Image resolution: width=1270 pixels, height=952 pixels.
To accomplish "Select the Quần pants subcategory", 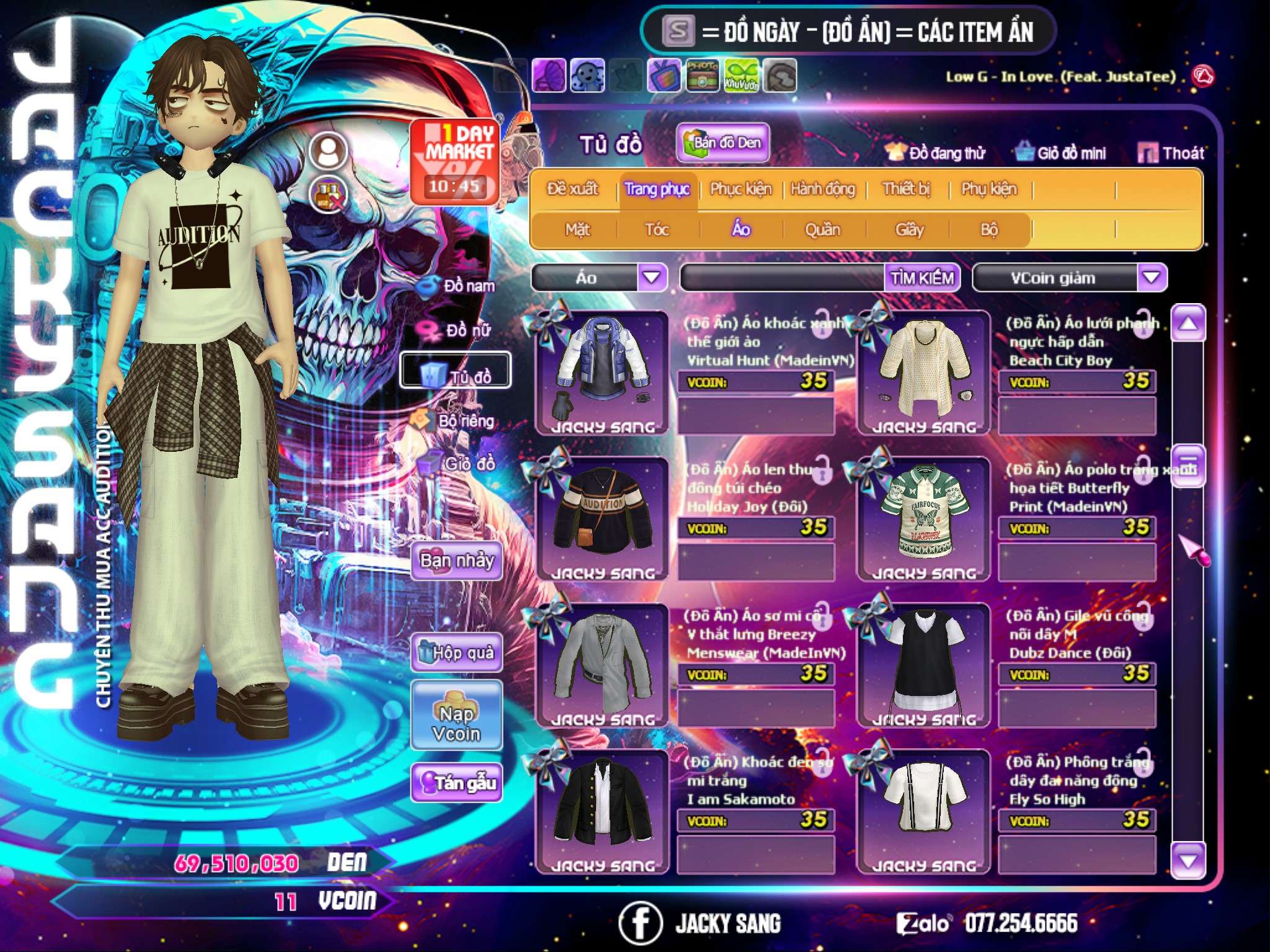I will pyautogui.click(x=822, y=230).
